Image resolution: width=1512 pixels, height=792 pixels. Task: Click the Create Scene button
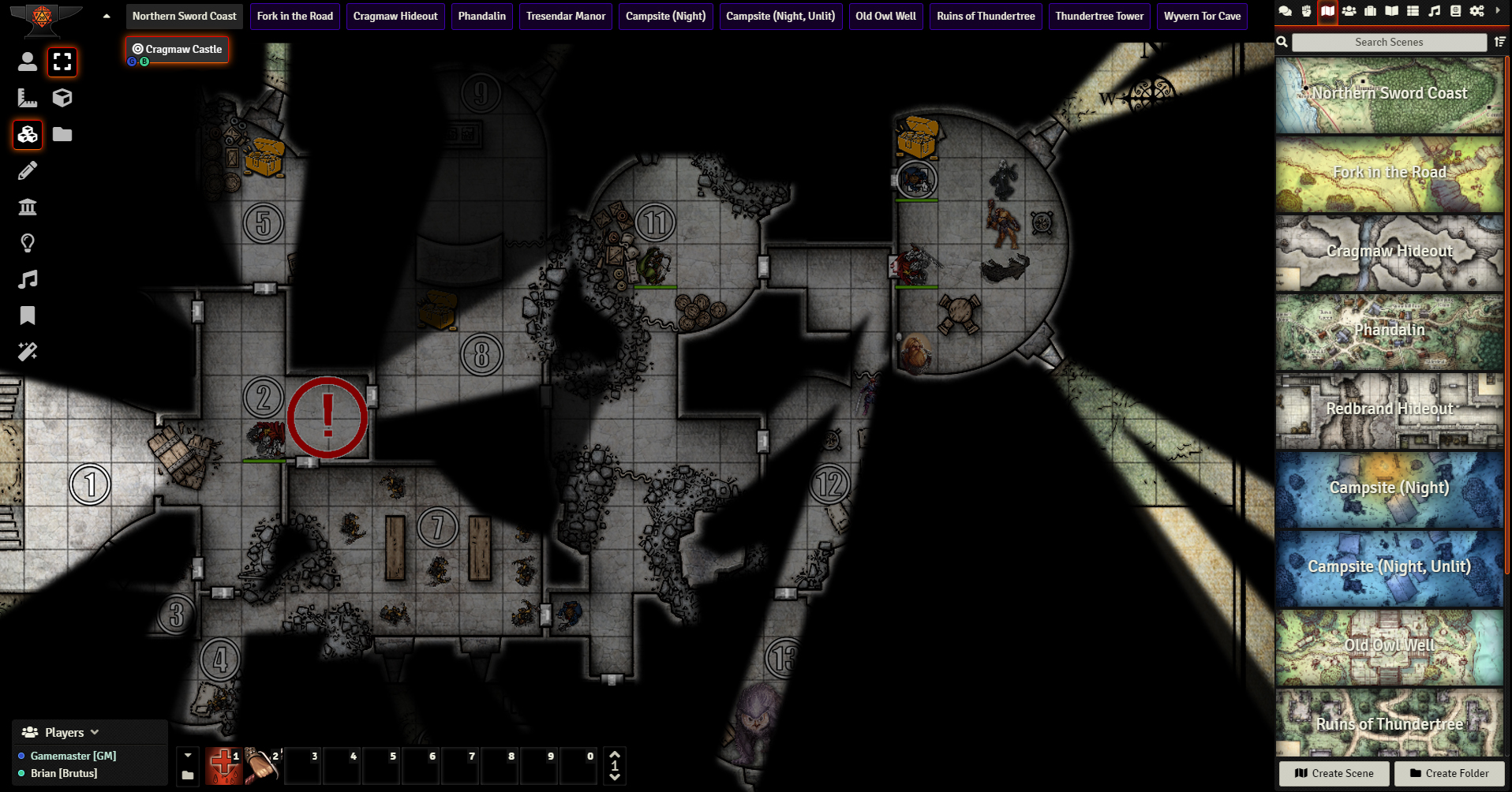(x=1334, y=774)
